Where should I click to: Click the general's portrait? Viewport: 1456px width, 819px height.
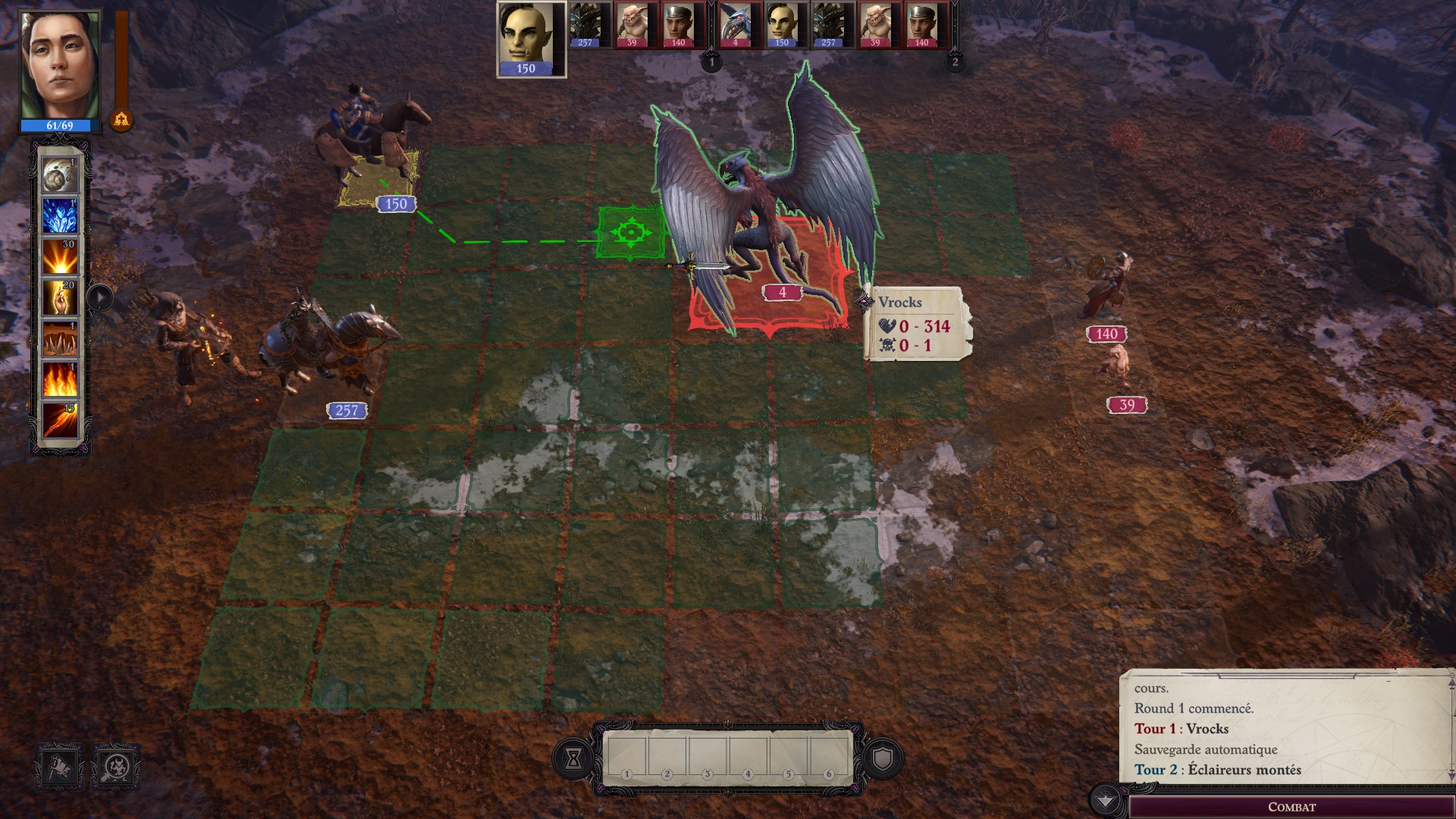coord(60,67)
